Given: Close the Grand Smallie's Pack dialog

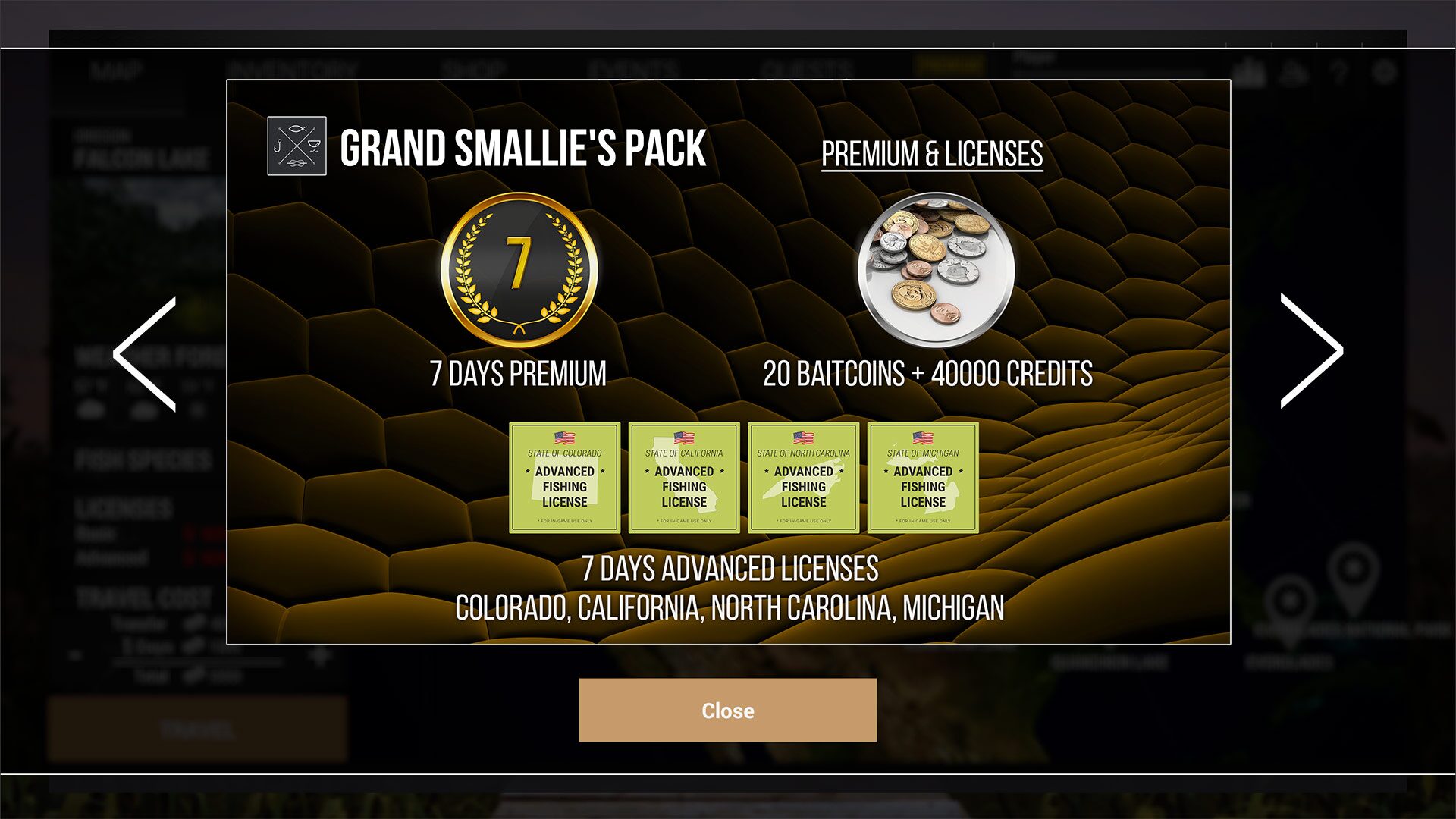Looking at the screenshot, I should [727, 710].
